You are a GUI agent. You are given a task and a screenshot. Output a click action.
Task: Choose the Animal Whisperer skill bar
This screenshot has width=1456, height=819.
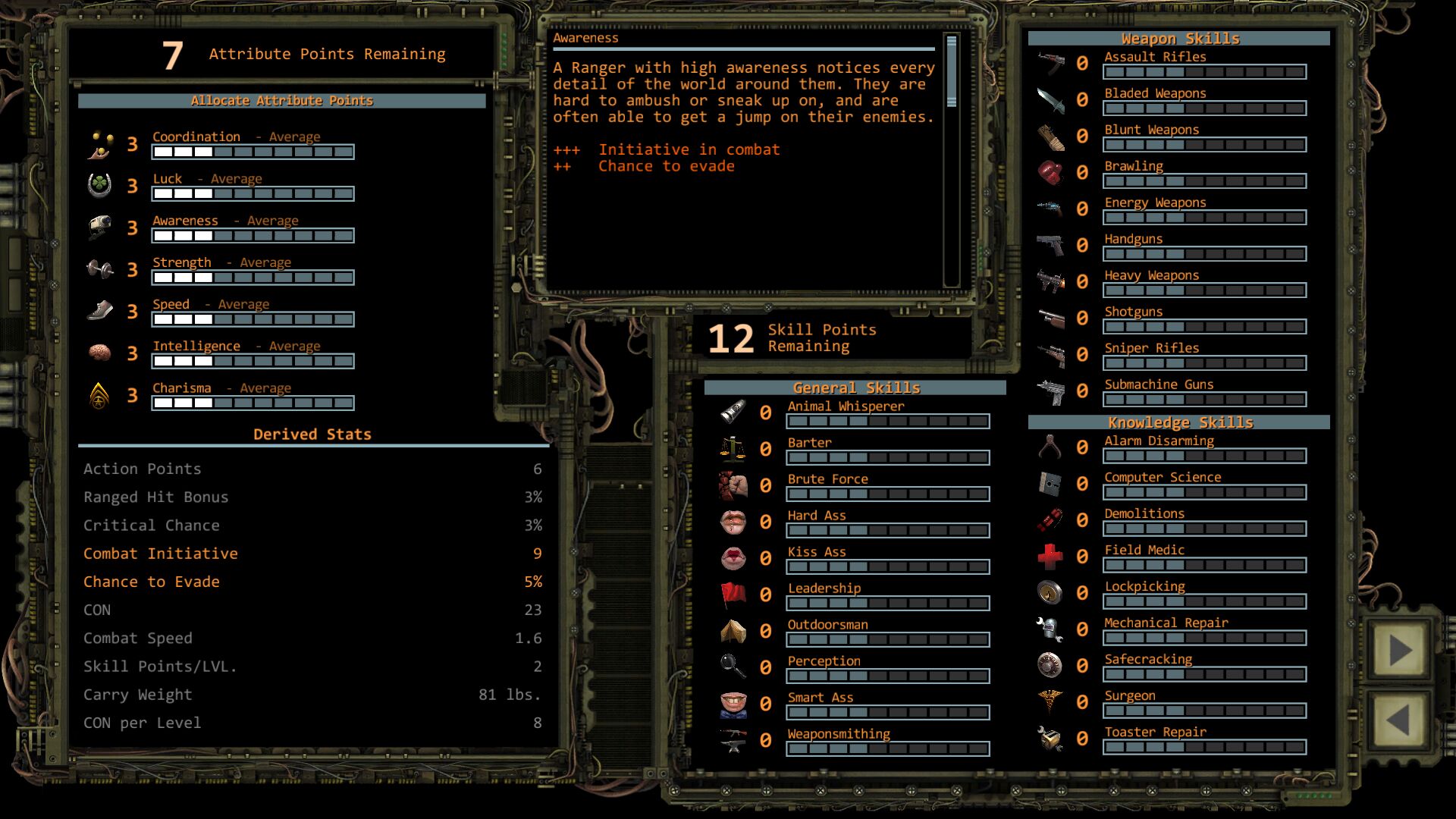coord(887,421)
